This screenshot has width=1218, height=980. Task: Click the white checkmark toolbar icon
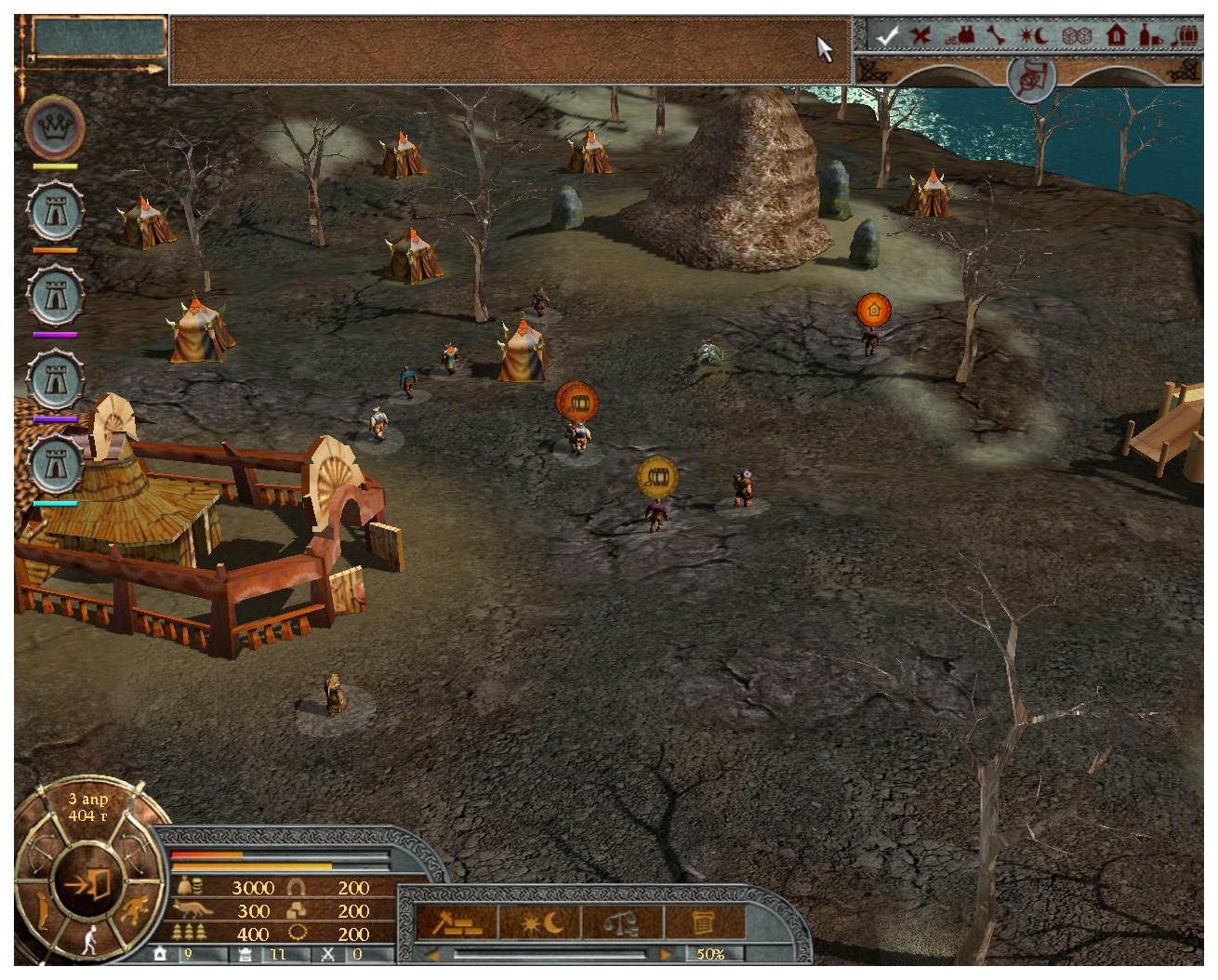coord(888,36)
